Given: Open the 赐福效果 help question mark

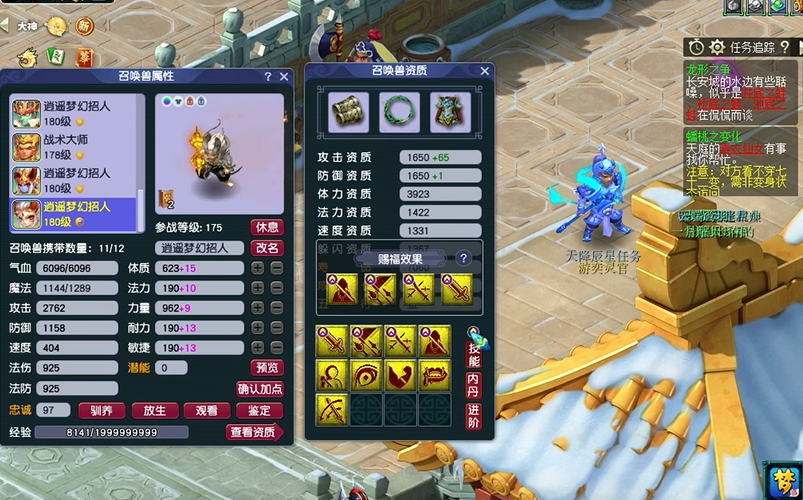Looking at the screenshot, I should [x=464, y=258].
